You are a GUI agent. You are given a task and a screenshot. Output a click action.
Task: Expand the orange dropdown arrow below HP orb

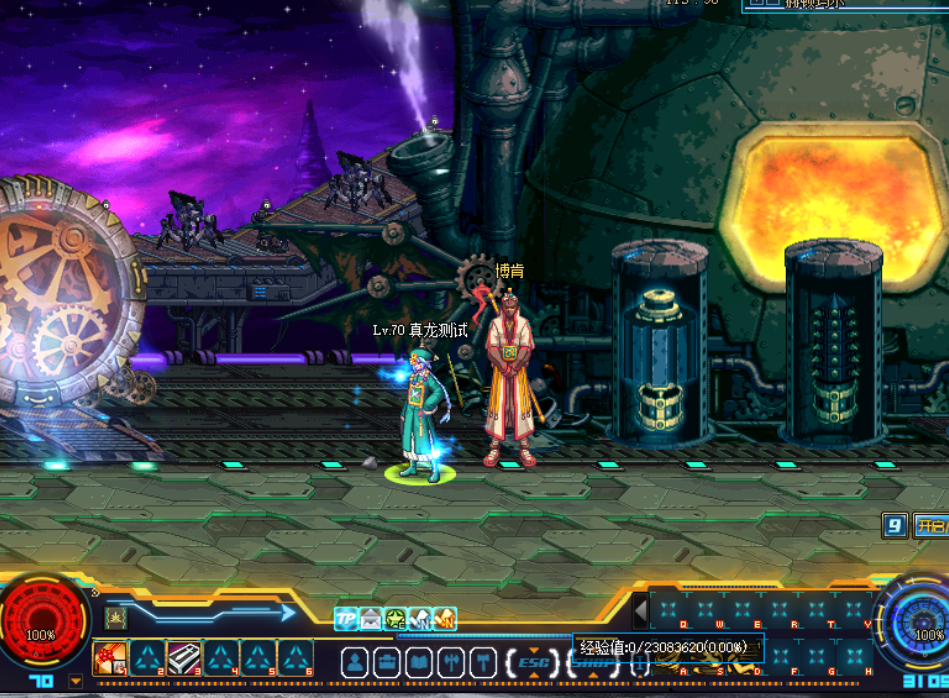click(x=76, y=681)
